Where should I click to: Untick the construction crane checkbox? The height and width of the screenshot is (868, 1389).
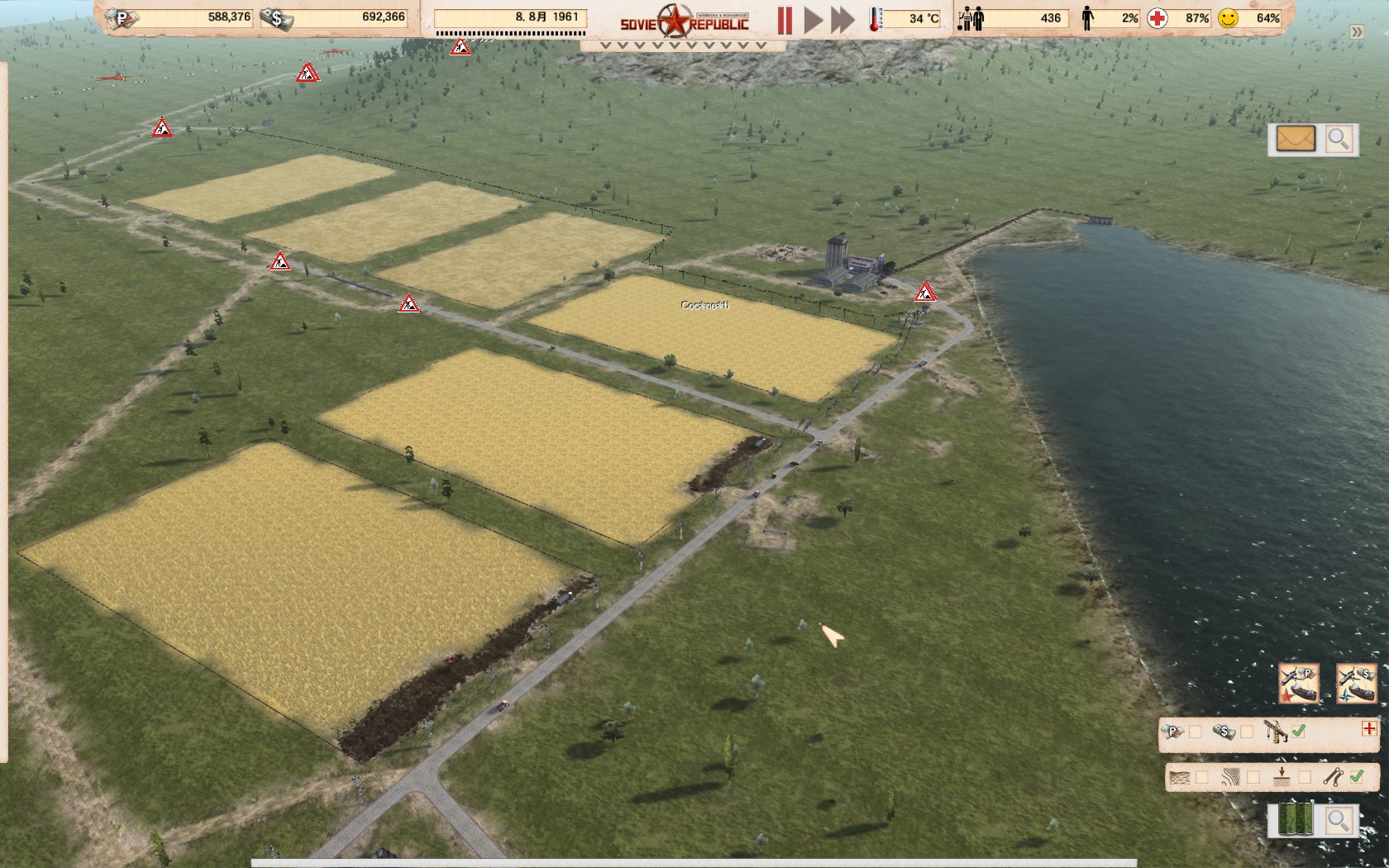pyautogui.click(x=1299, y=731)
